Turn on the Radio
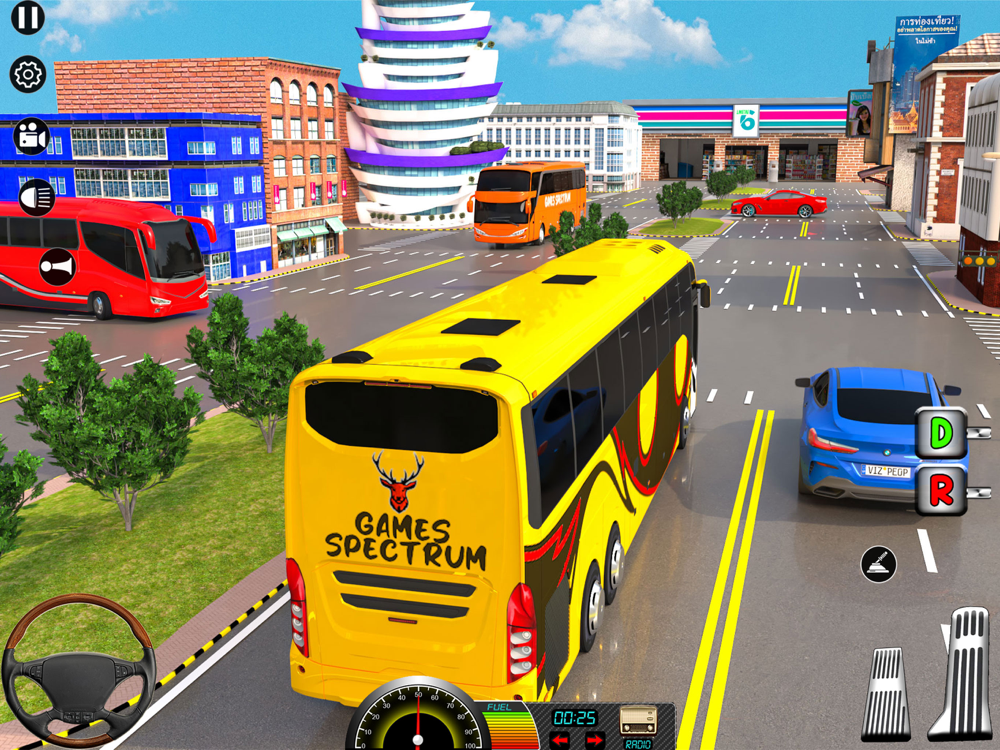 (x=638, y=723)
